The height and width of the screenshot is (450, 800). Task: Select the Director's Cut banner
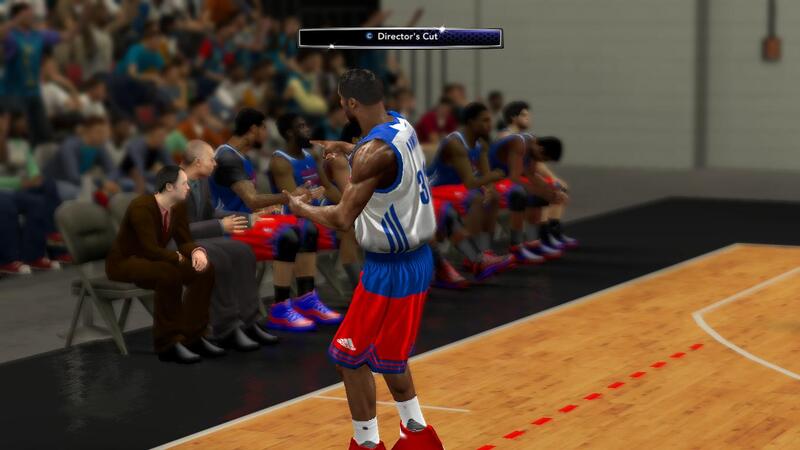tap(400, 38)
